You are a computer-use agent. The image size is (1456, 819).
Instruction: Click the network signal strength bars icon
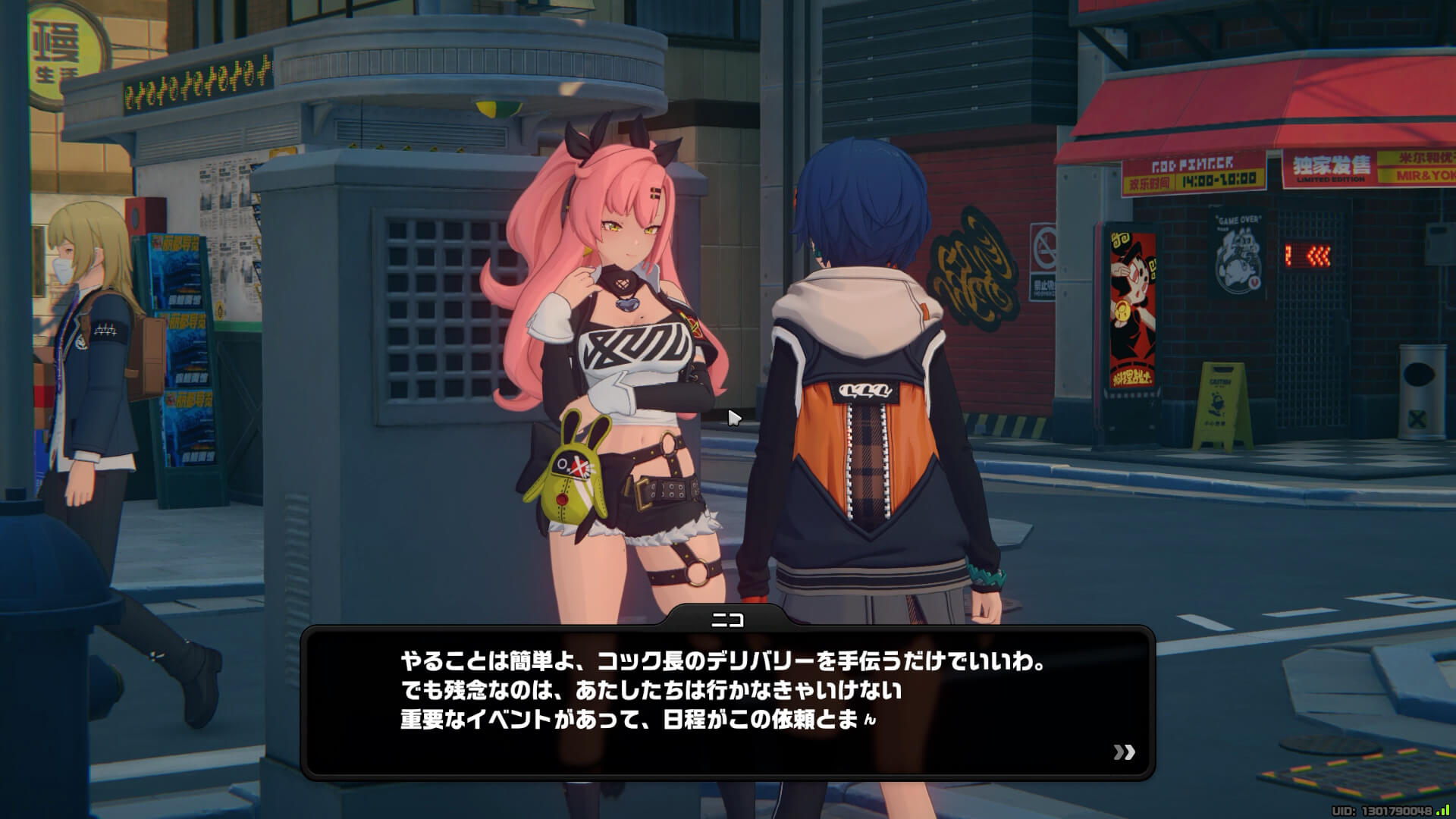point(1439,808)
